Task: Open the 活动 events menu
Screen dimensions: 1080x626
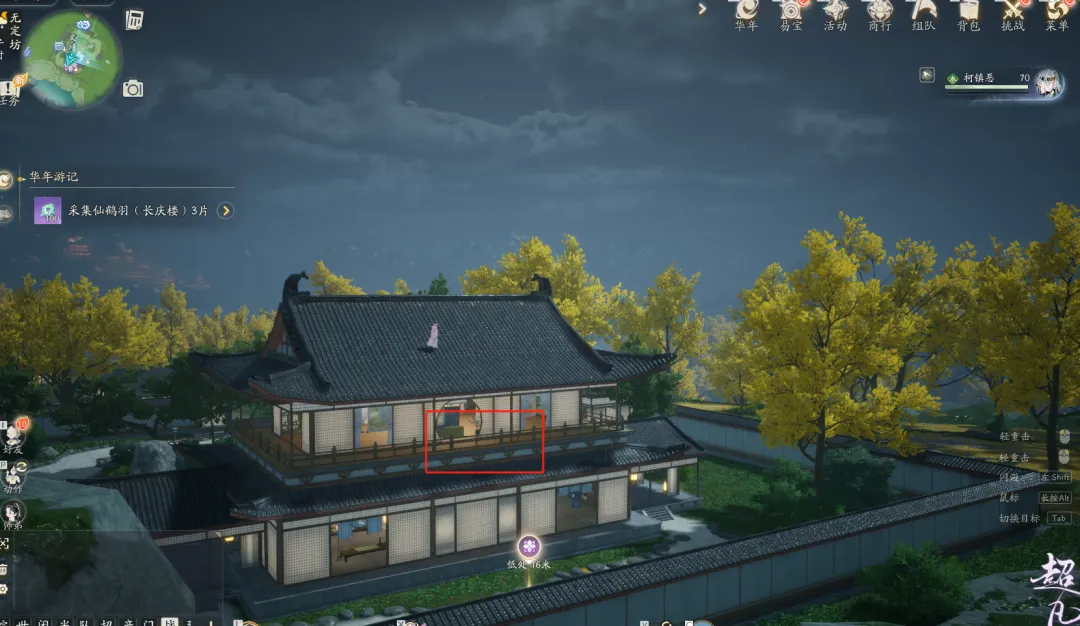Action: point(835,12)
